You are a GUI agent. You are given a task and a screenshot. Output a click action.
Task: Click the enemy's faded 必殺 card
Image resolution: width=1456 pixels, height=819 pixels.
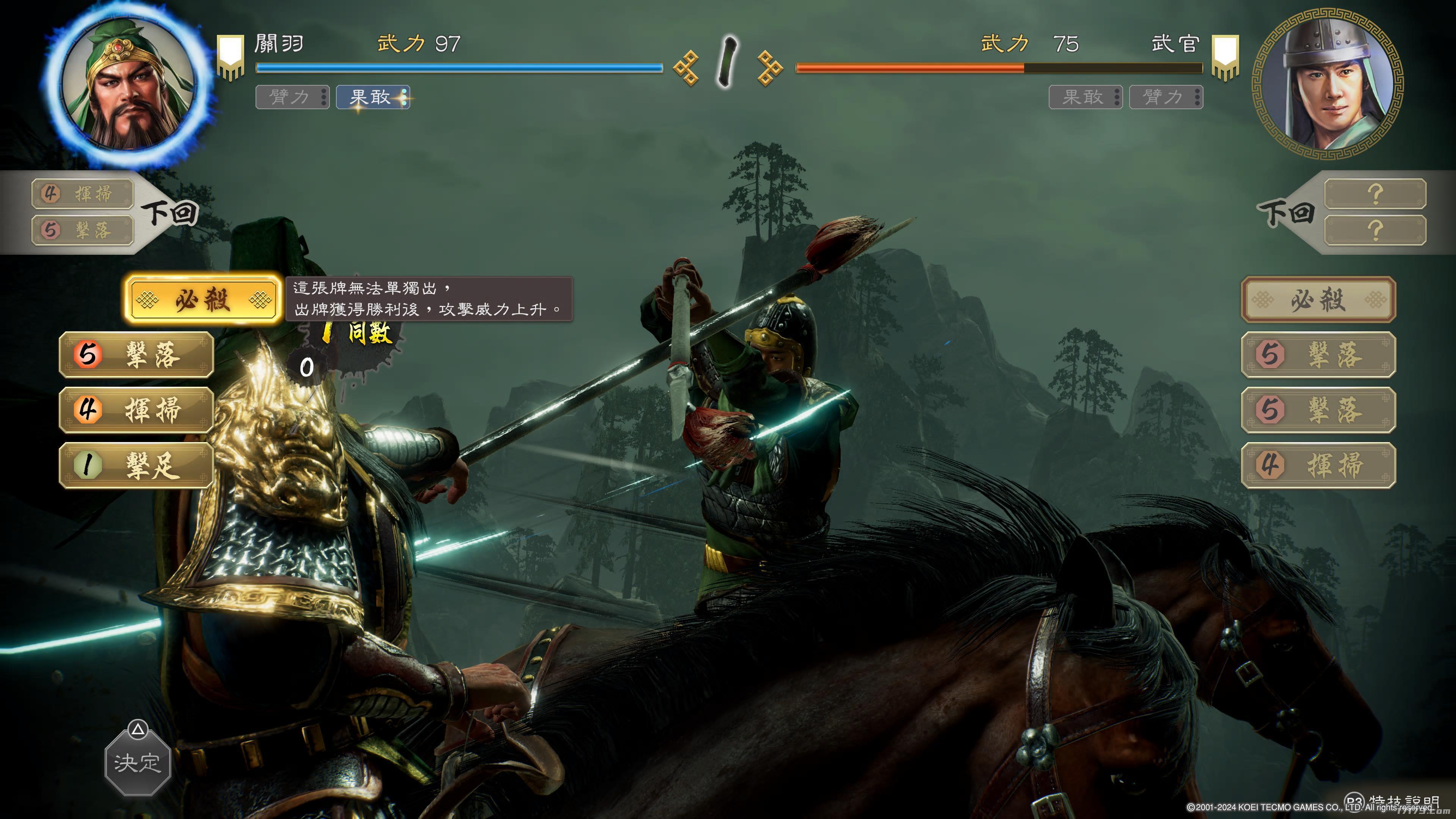tap(1318, 300)
